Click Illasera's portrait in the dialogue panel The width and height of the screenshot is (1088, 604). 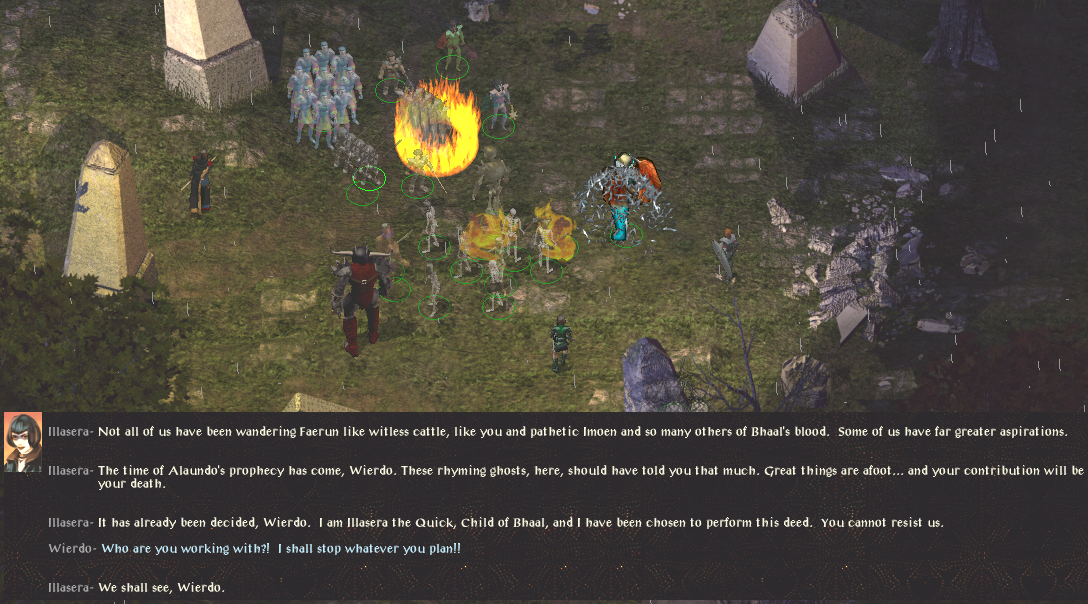22,441
